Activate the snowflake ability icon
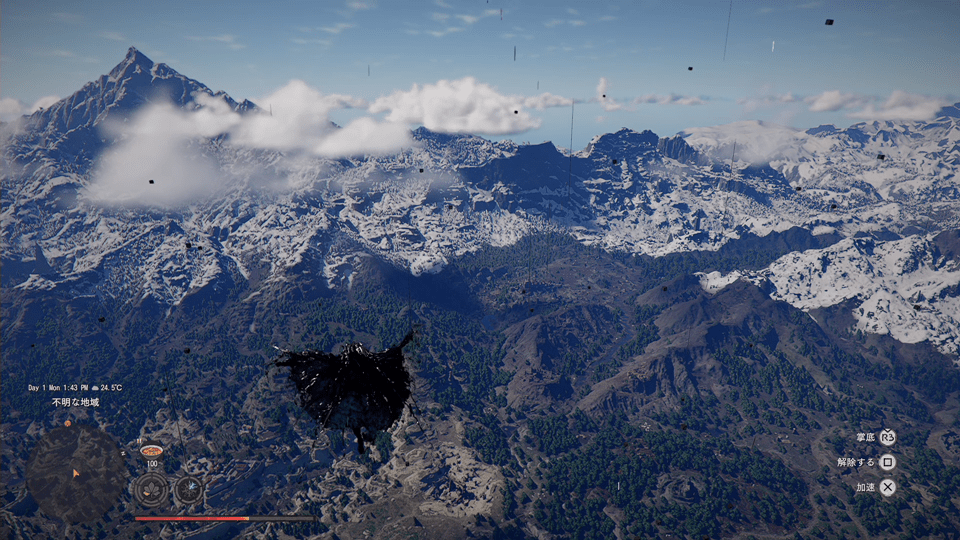 point(188,490)
